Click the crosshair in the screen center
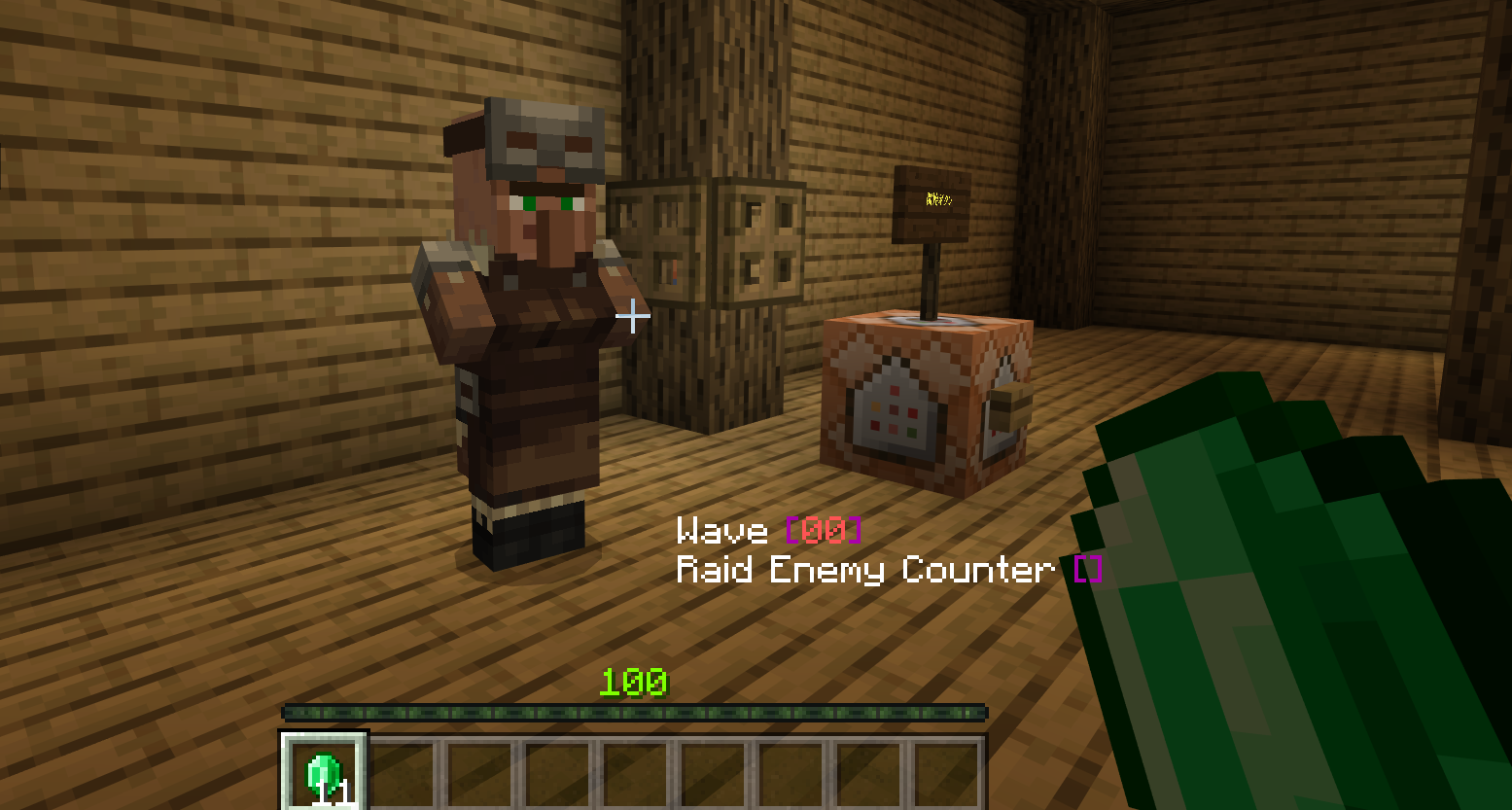1512x810 pixels. click(x=633, y=316)
